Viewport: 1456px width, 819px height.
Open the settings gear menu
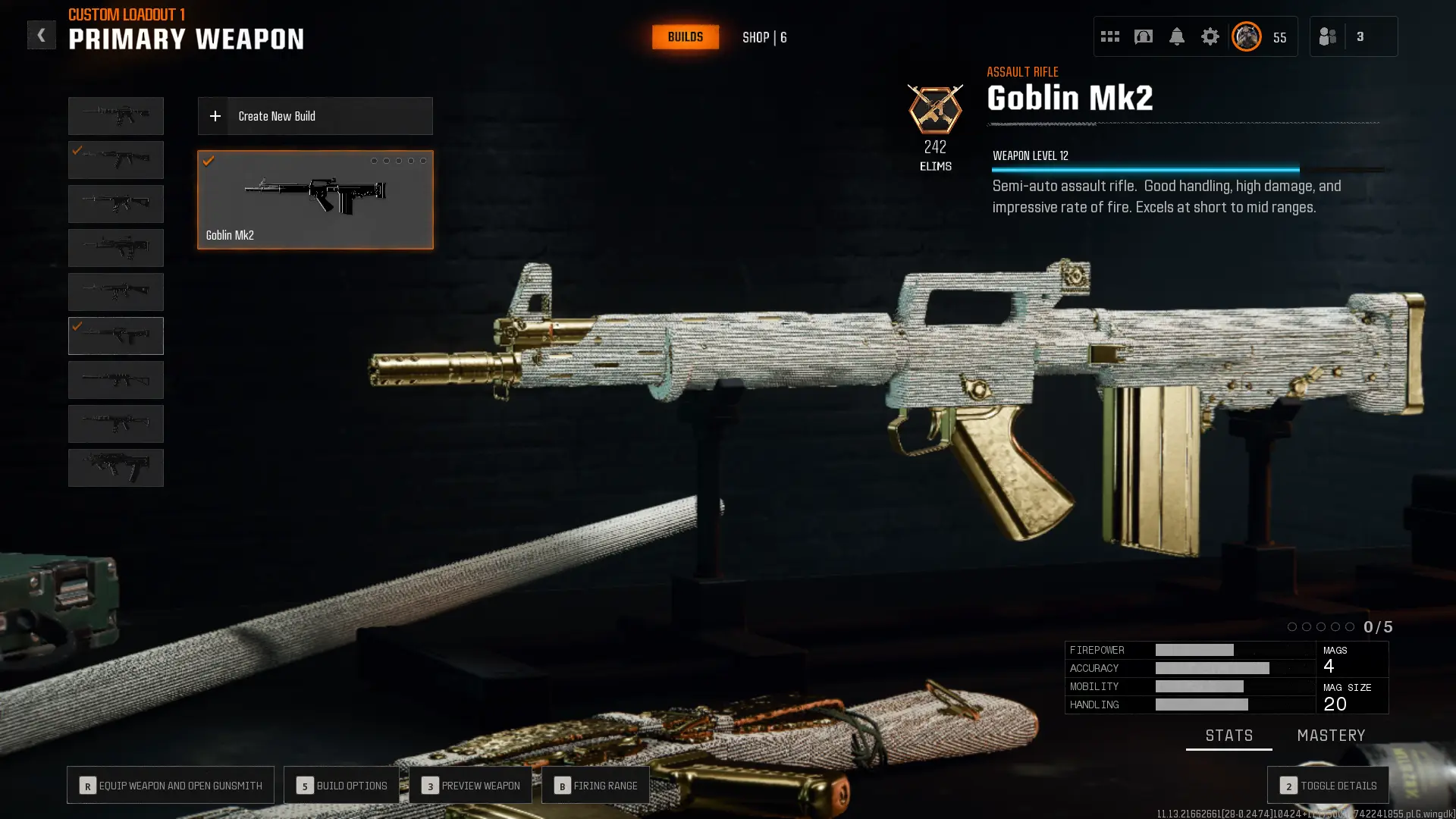(x=1210, y=36)
